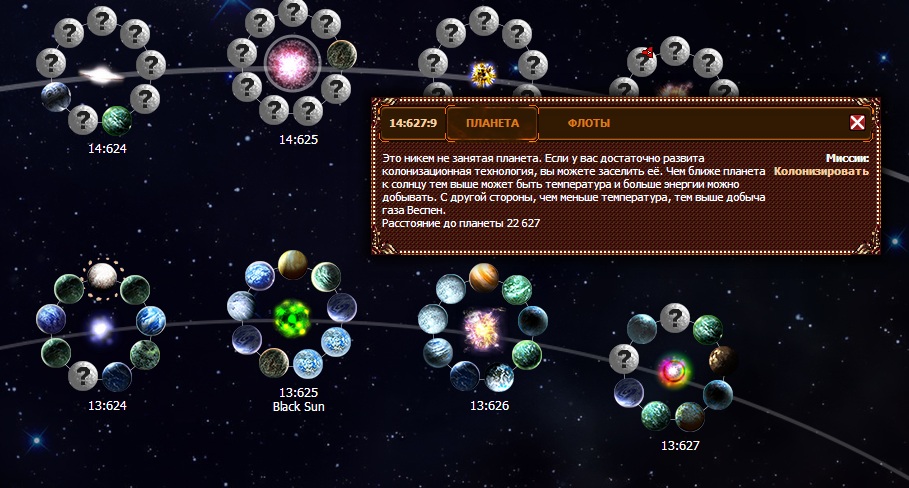This screenshot has width=909, height=488.
Task: Choose the Колонизировать mission
Action: click(821, 171)
